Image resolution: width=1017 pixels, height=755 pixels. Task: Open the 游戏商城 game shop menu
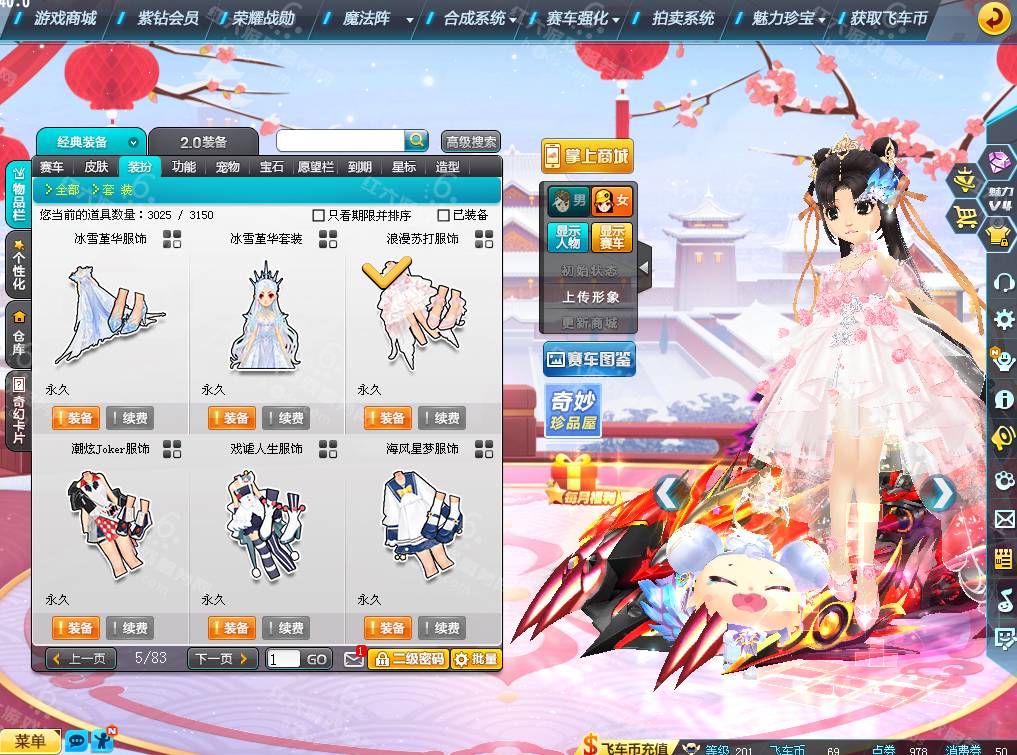click(x=65, y=18)
